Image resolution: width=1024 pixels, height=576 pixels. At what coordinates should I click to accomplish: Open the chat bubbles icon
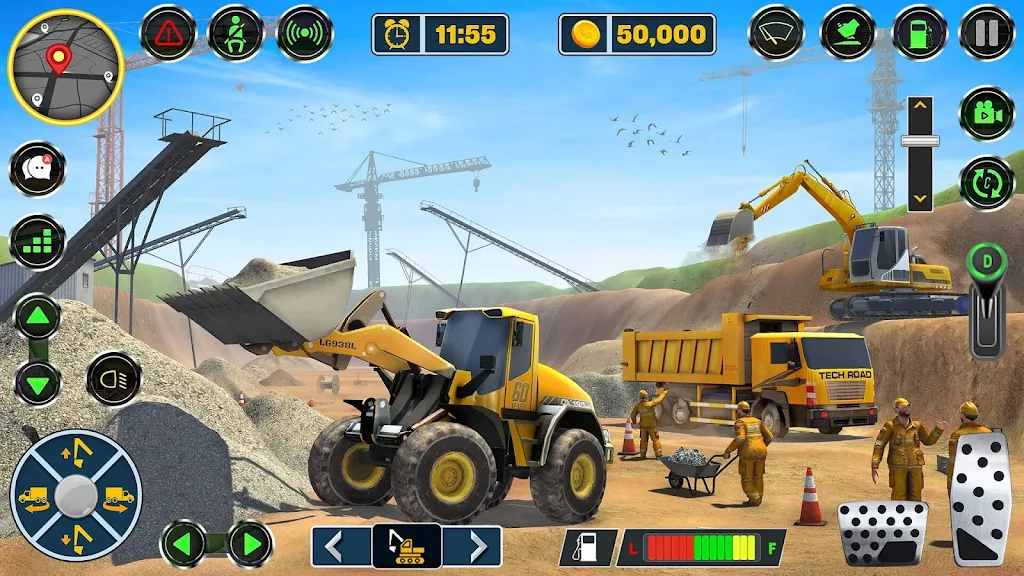[38, 169]
